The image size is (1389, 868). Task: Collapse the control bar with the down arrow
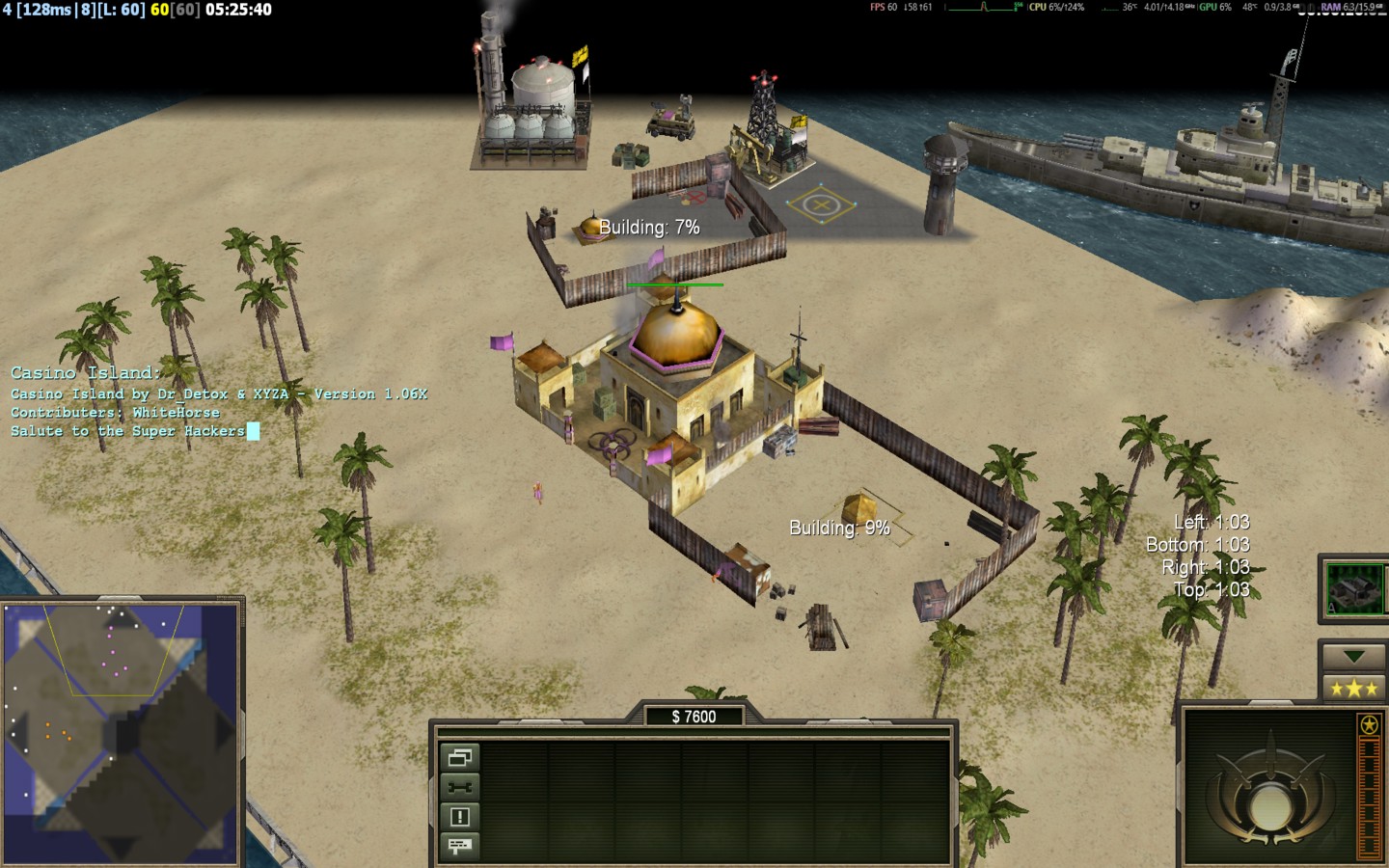[1353, 657]
